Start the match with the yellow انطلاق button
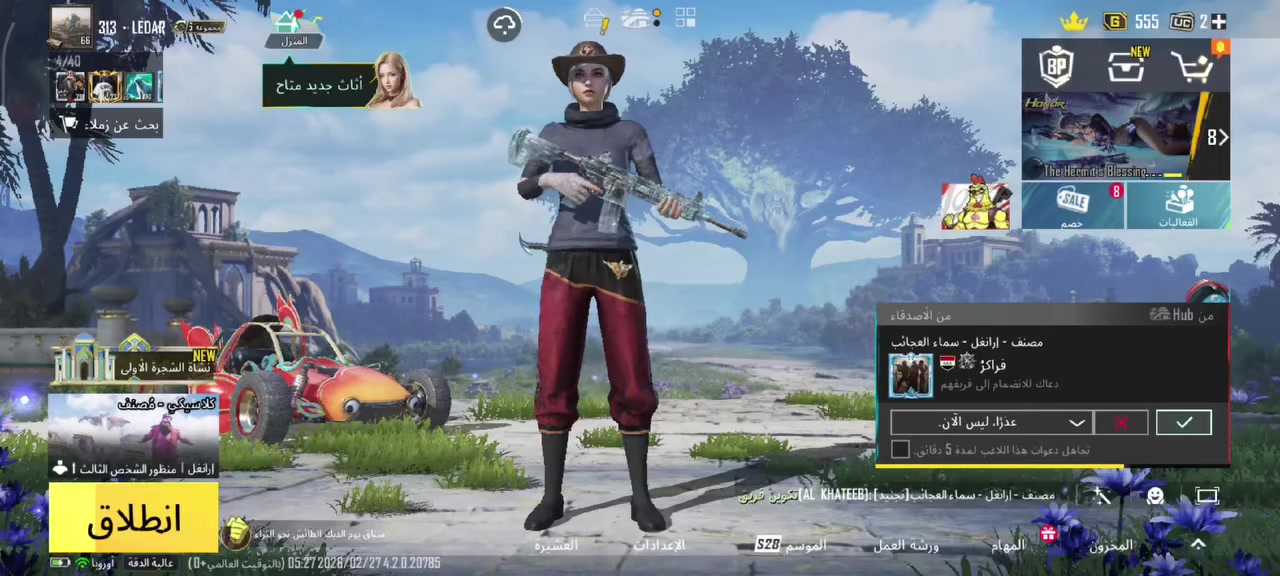The height and width of the screenshot is (576, 1280). coord(133,518)
